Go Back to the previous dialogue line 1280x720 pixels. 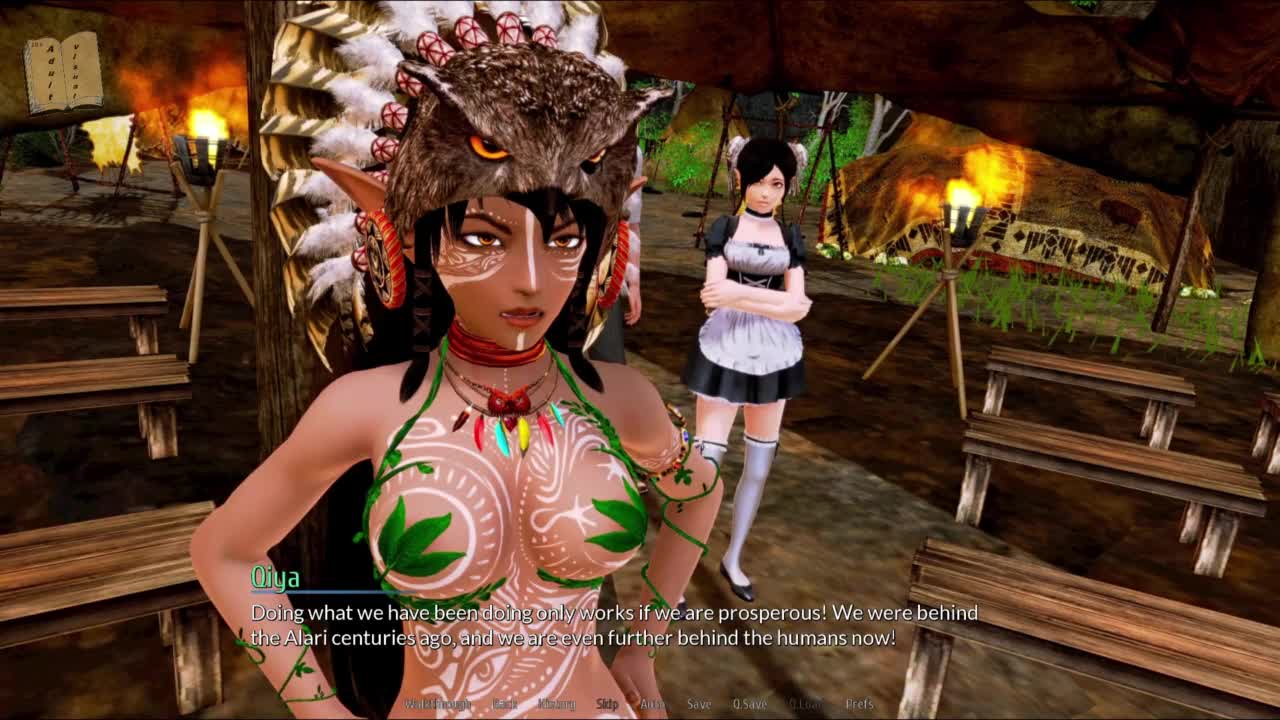505,704
